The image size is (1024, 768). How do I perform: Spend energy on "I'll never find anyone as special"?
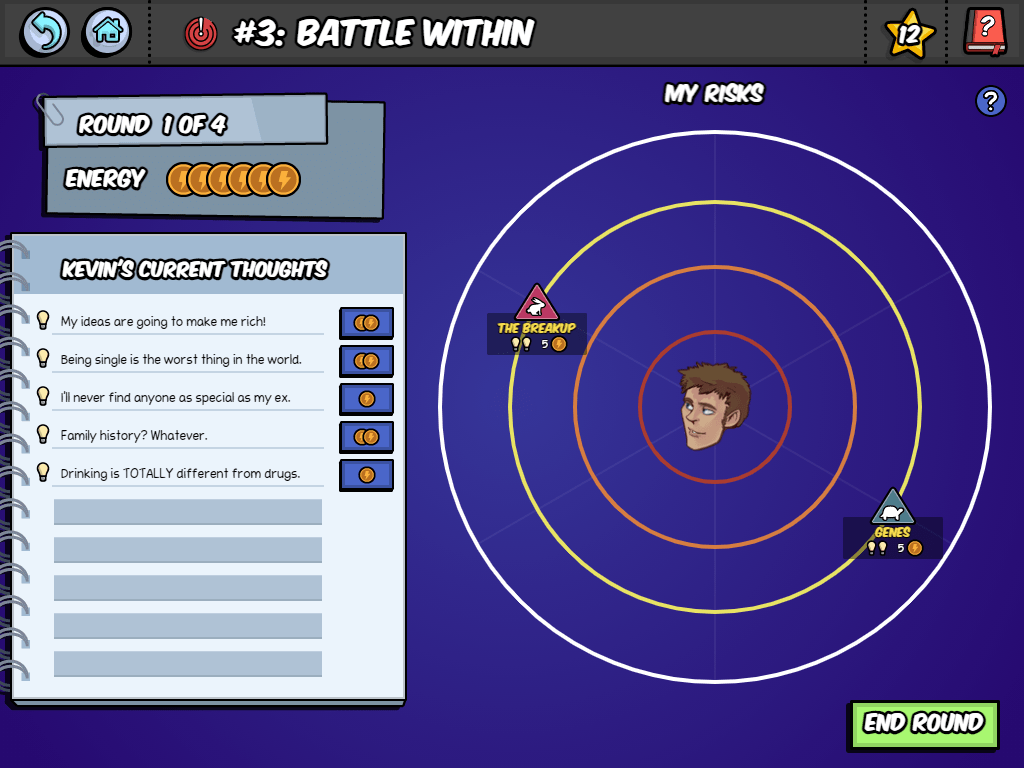click(366, 399)
